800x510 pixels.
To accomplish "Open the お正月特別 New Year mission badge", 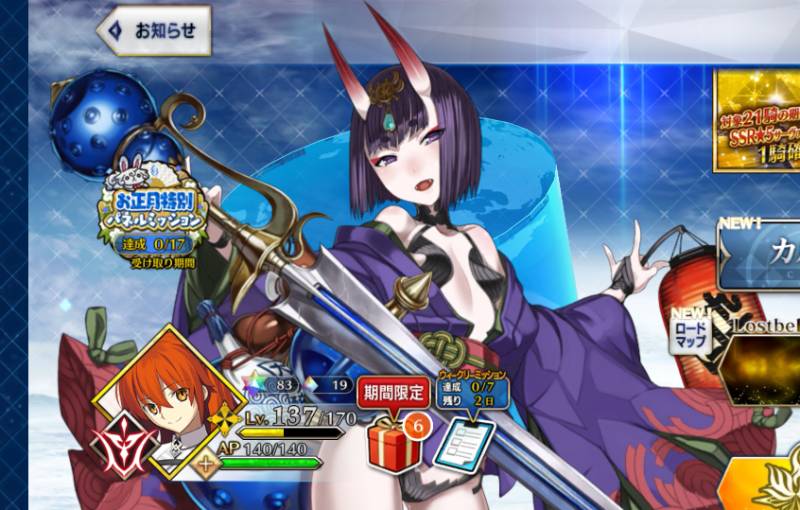I will [x=153, y=212].
